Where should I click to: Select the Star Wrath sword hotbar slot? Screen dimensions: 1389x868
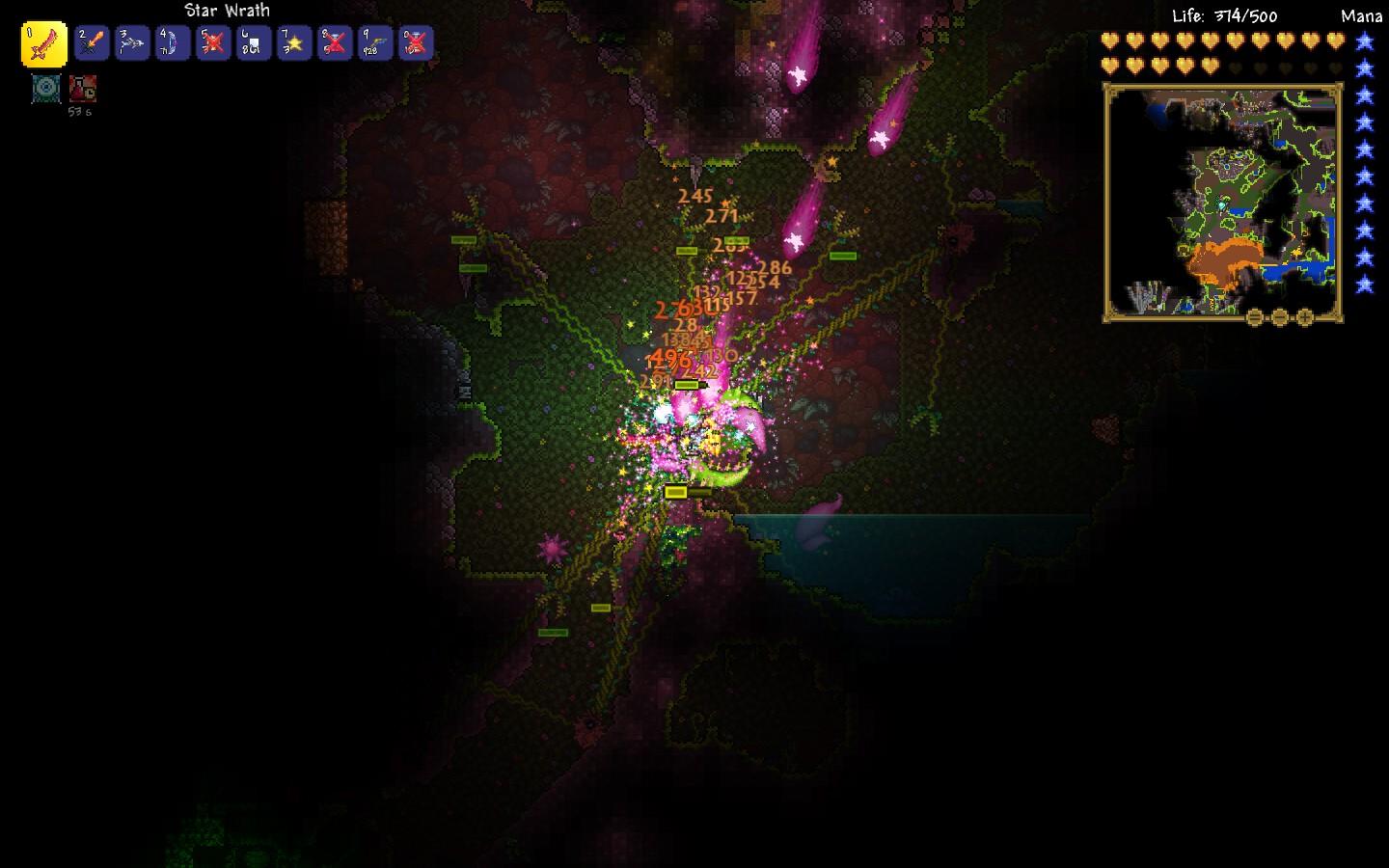point(44,44)
